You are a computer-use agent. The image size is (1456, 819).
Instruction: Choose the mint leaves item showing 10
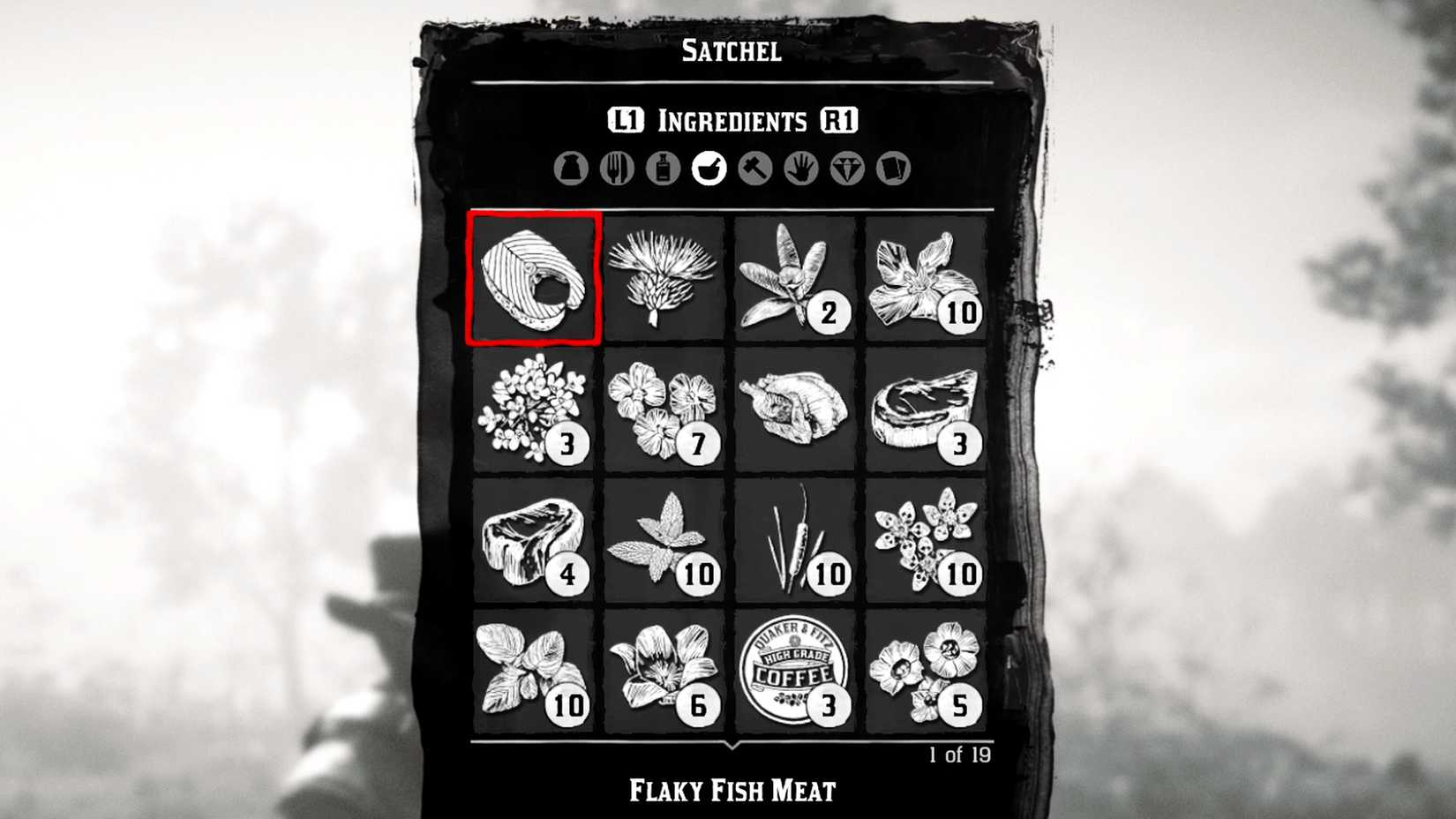click(664, 538)
